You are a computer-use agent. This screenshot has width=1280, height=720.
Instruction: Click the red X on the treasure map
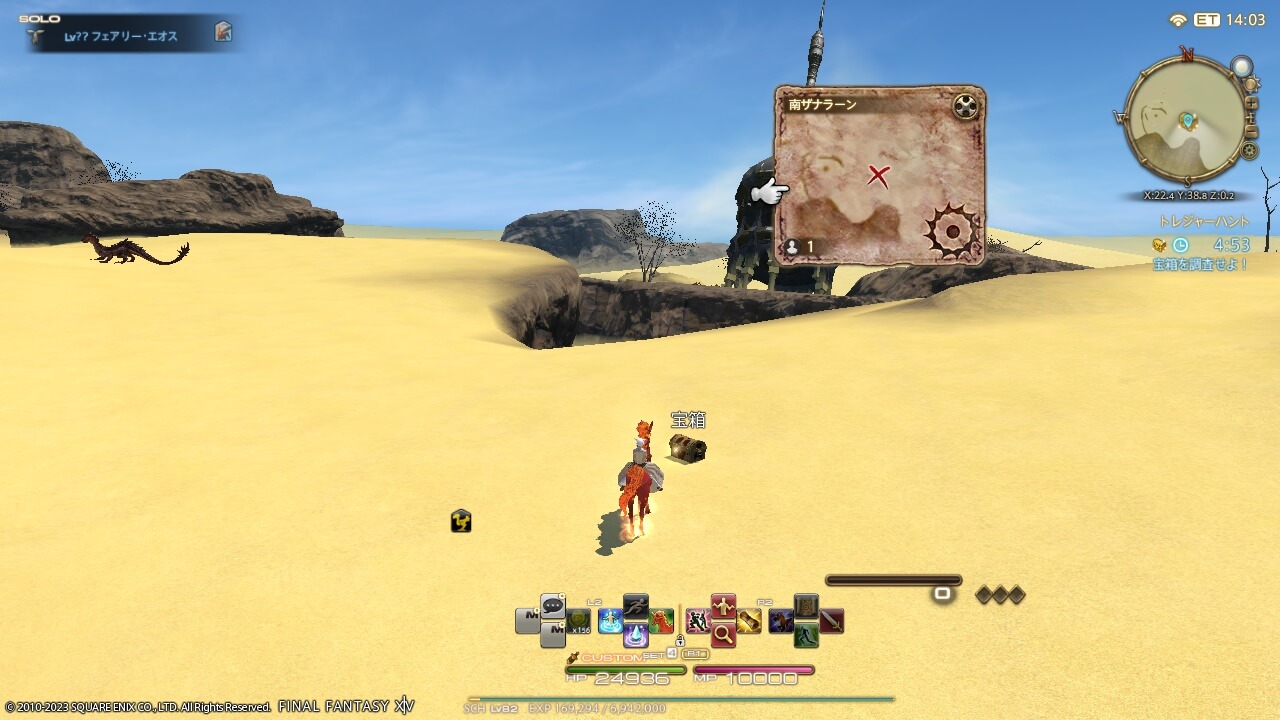878,178
